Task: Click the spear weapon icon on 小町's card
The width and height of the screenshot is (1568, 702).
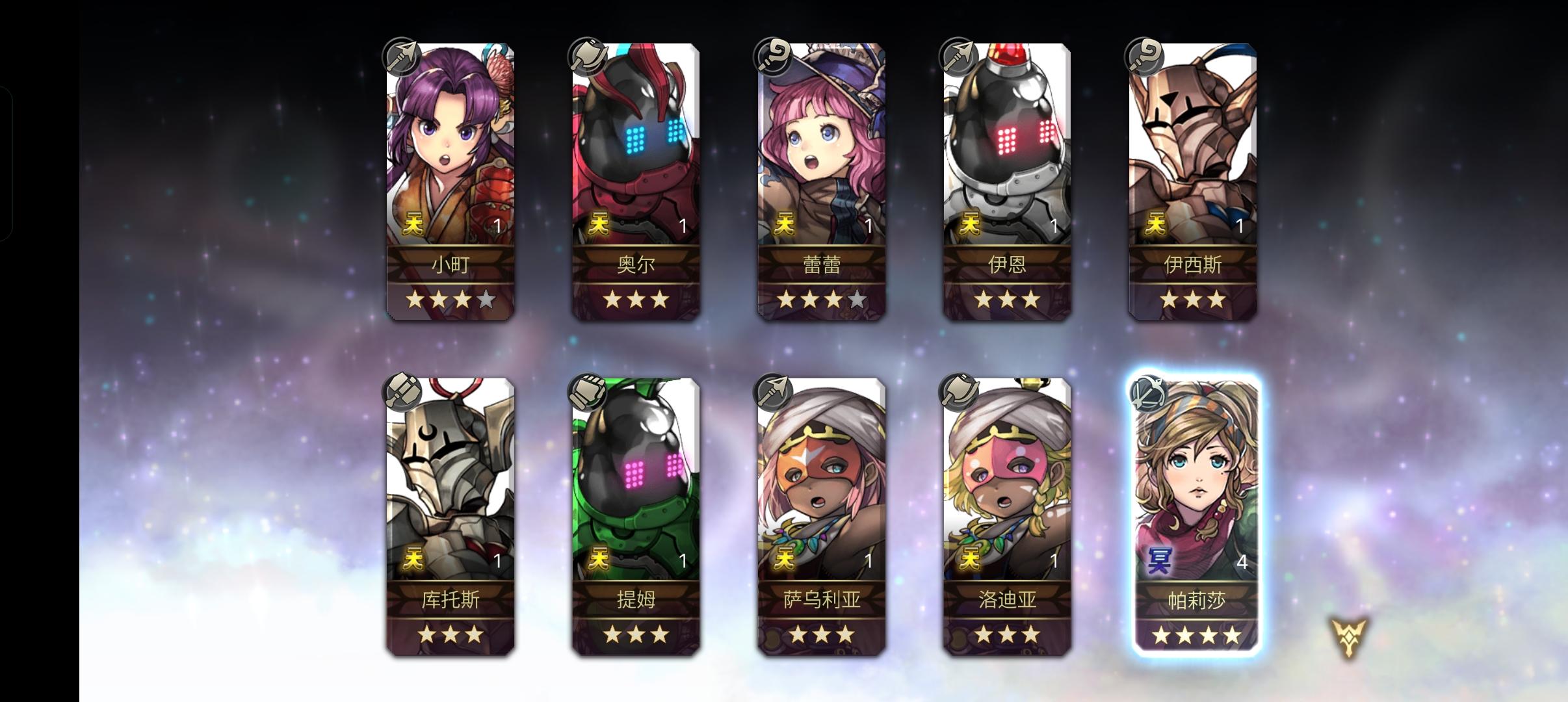Action: [x=403, y=57]
